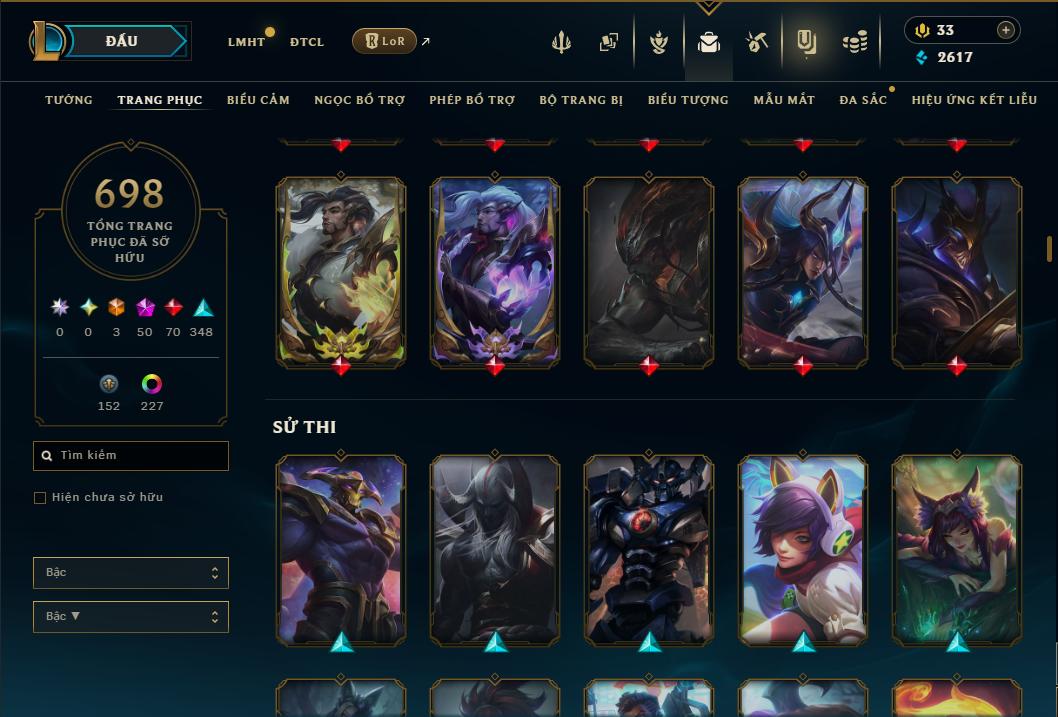The height and width of the screenshot is (717, 1058).
Task: Open the coin stack store icon
Action: click(854, 42)
